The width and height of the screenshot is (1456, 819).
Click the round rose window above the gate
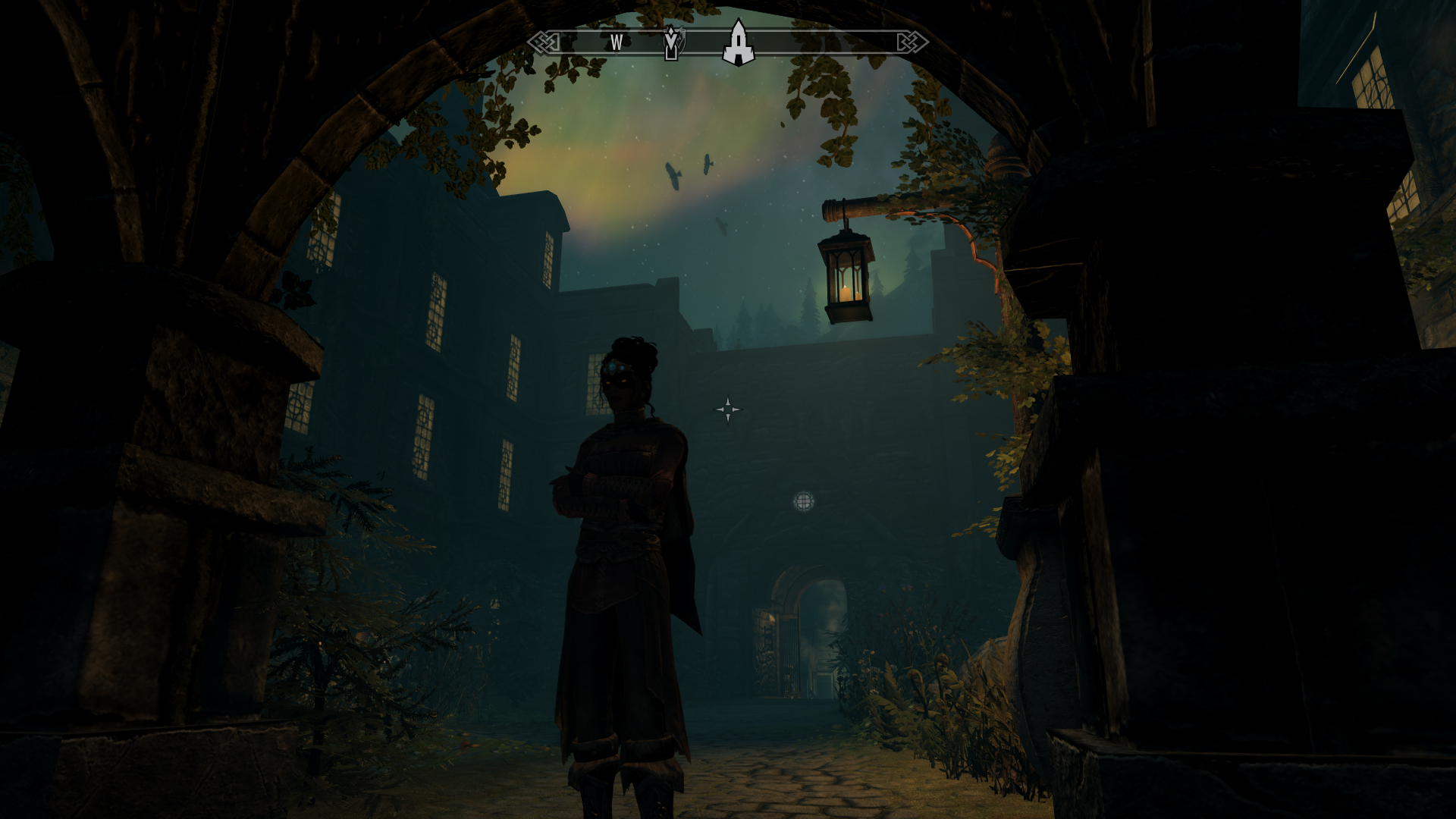805,500
